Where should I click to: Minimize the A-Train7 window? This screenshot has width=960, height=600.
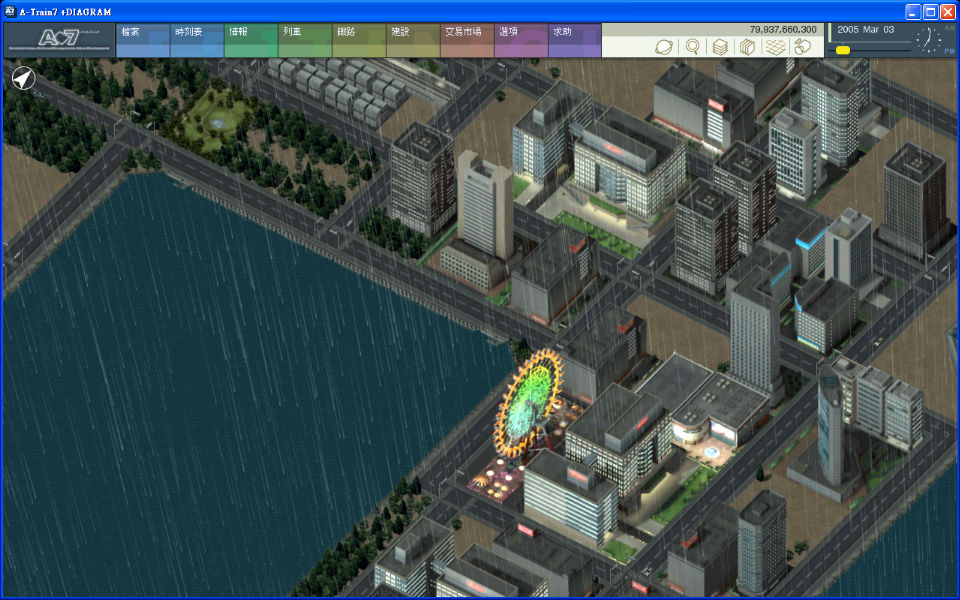pyautogui.click(x=913, y=12)
